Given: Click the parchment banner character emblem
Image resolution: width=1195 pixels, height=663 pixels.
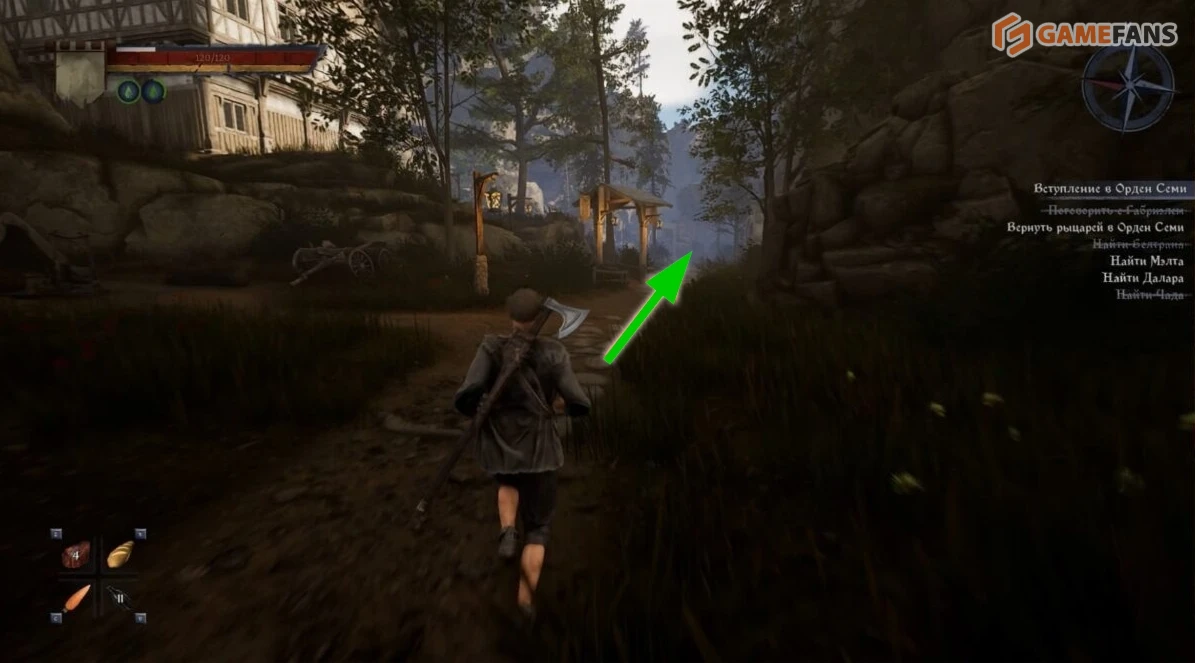Looking at the screenshot, I should coord(80,73).
